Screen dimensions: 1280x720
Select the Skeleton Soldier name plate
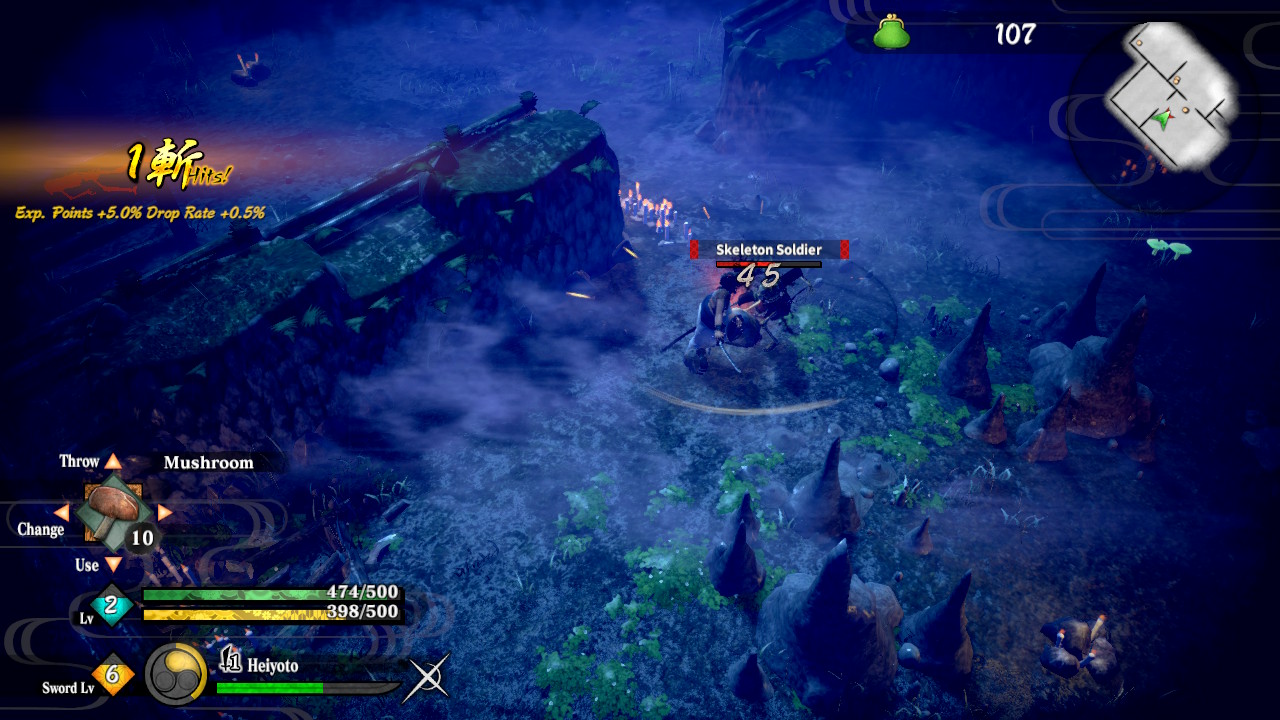pos(767,249)
